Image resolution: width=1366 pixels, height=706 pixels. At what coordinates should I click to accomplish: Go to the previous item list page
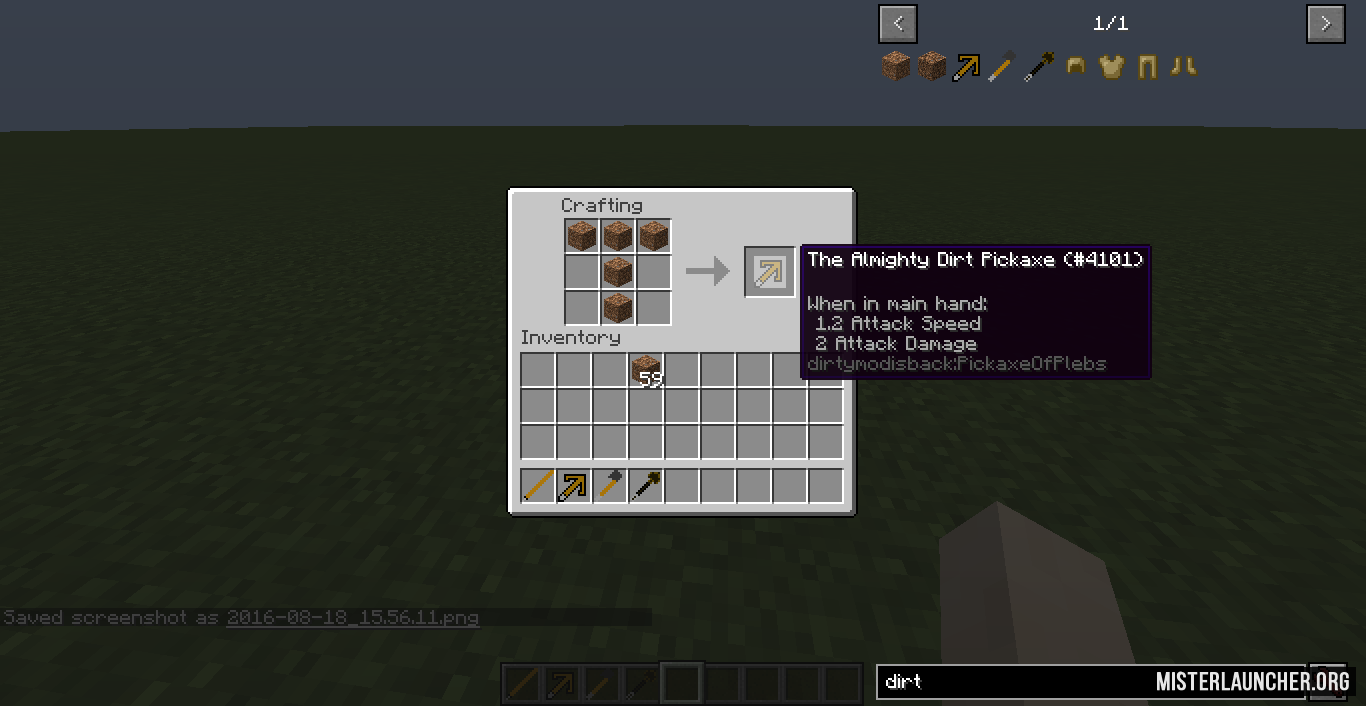[898, 24]
